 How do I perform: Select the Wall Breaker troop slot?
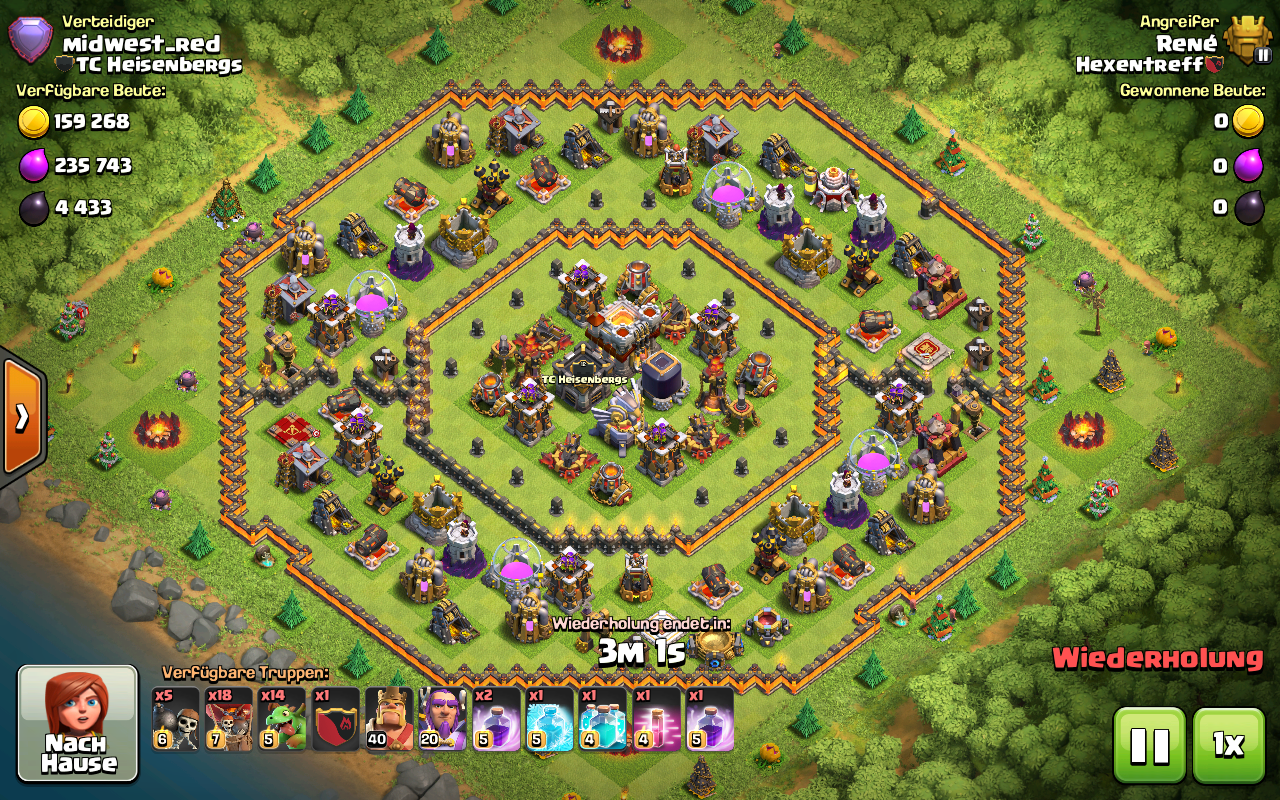(176, 718)
